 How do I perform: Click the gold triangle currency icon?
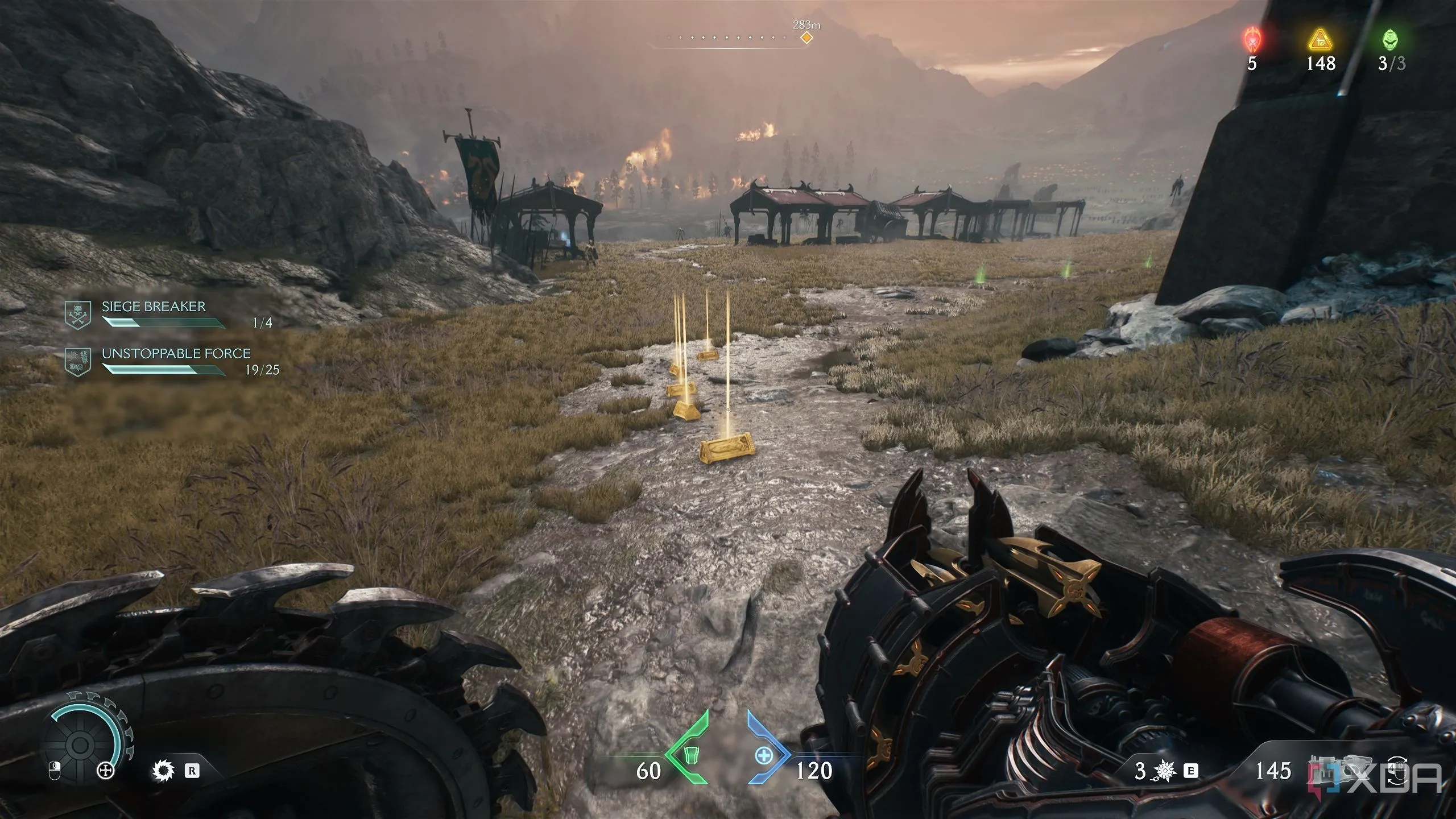tap(1321, 40)
